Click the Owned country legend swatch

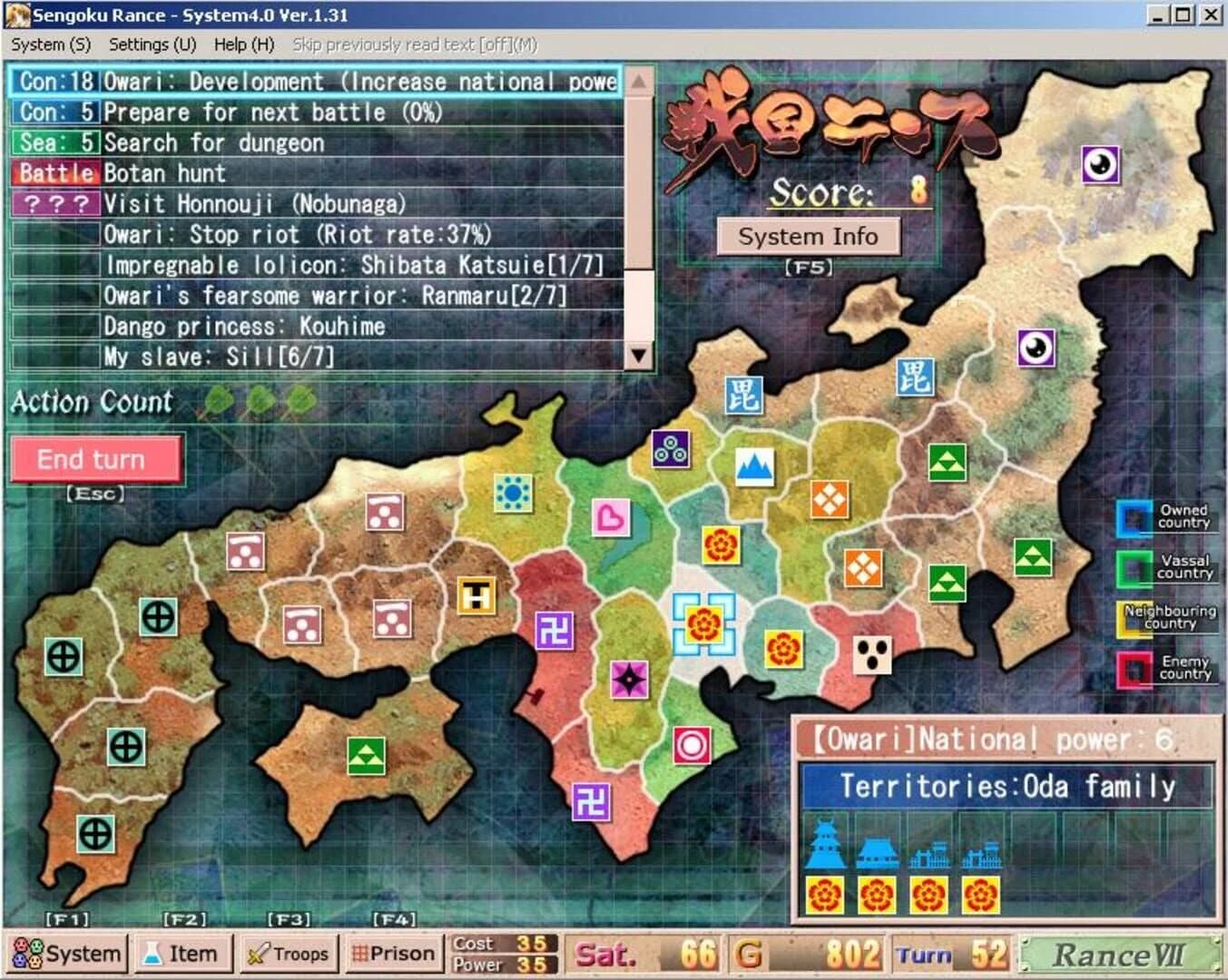tap(1132, 517)
